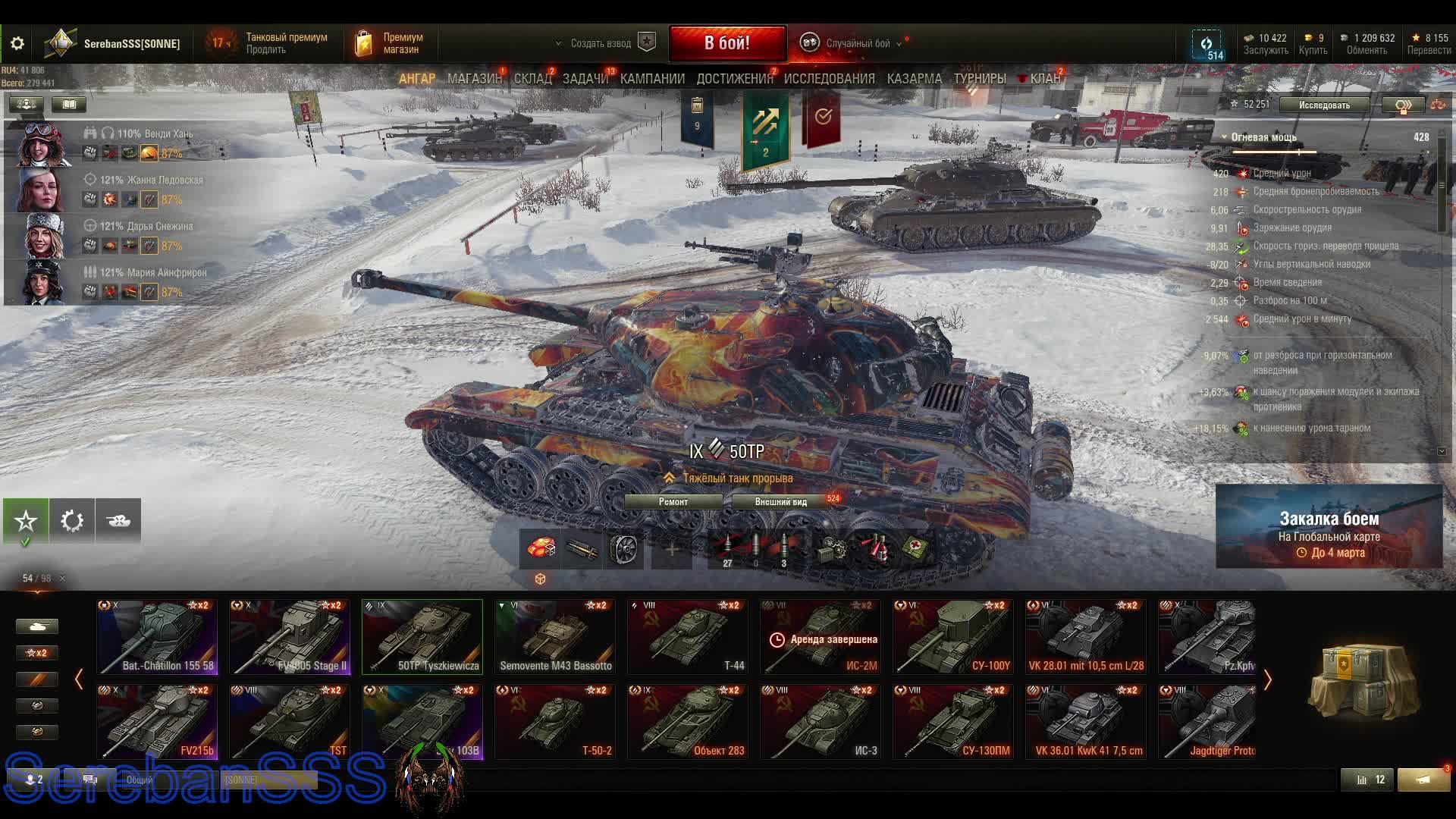Click the Ремонт button

click(x=673, y=502)
